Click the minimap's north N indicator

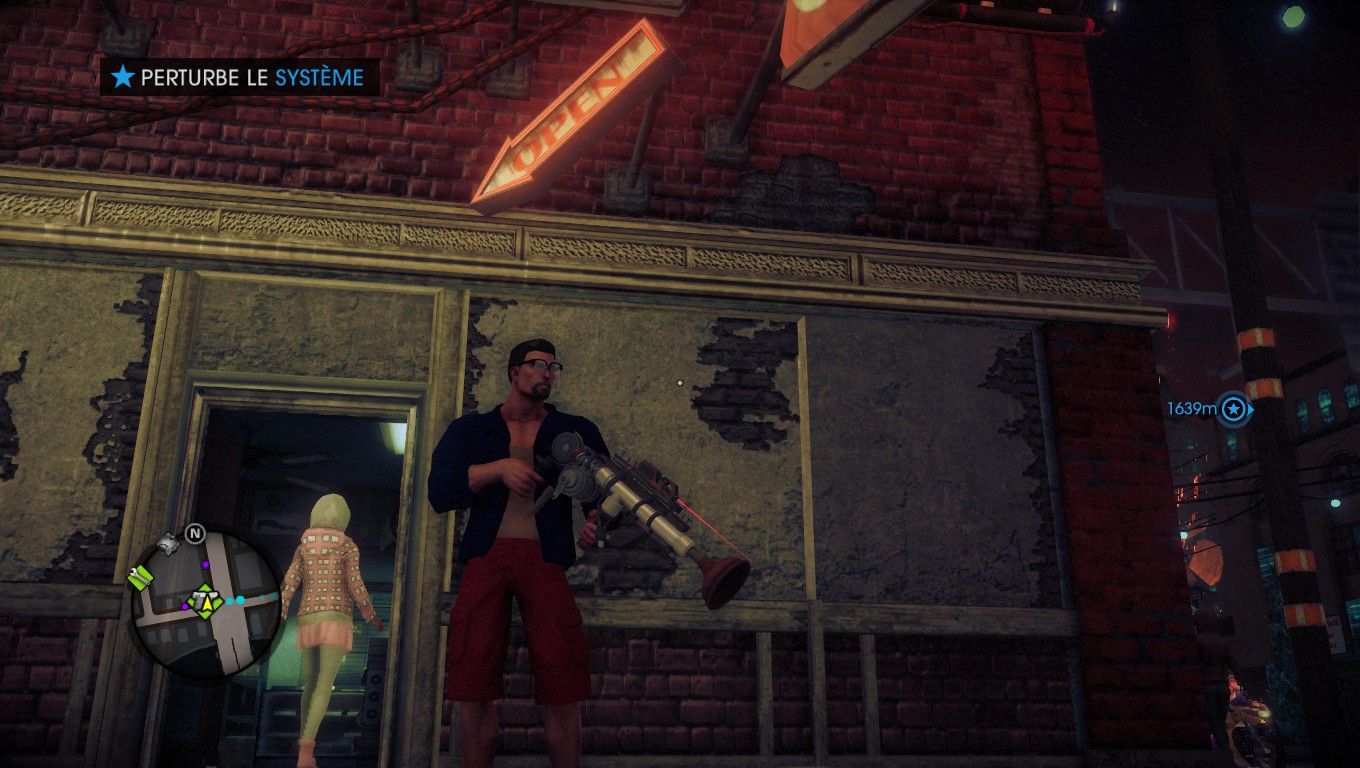194,533
